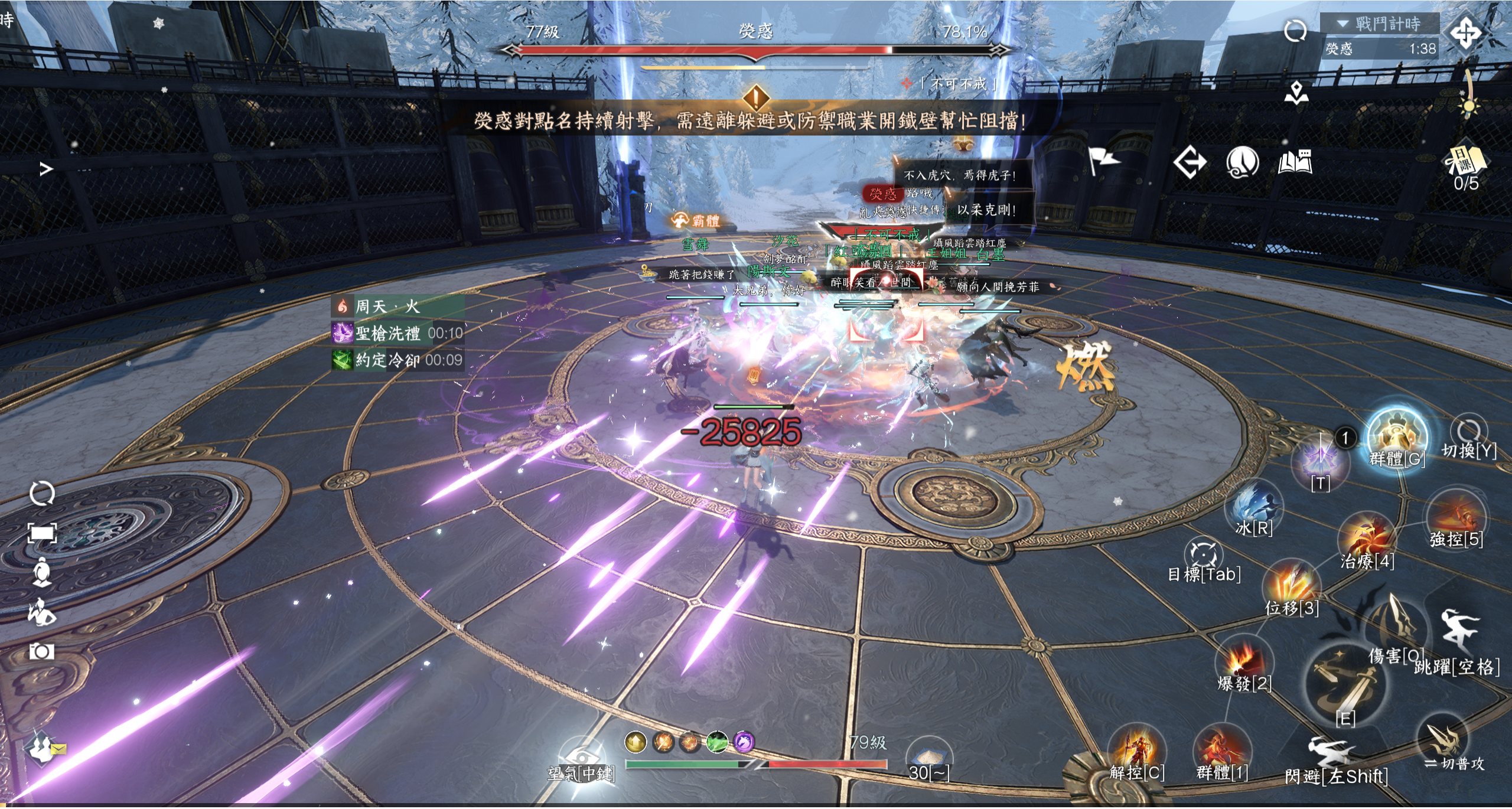Expand the 戰鬥計時 battle timer dropdown
Screen dimensions: 1512x809
(1343, 24)
